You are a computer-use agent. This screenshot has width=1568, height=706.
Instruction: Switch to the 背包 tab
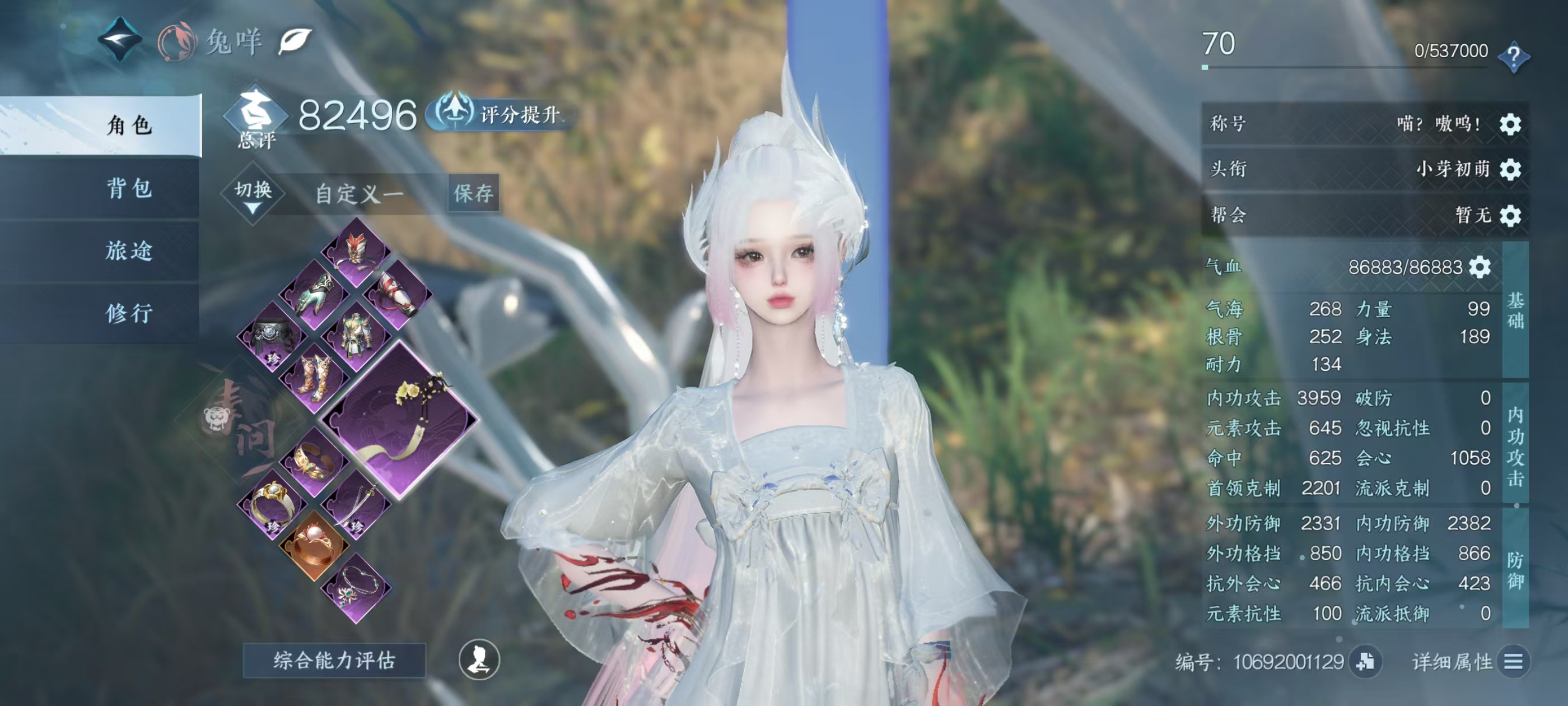click(x=129, y=188)
